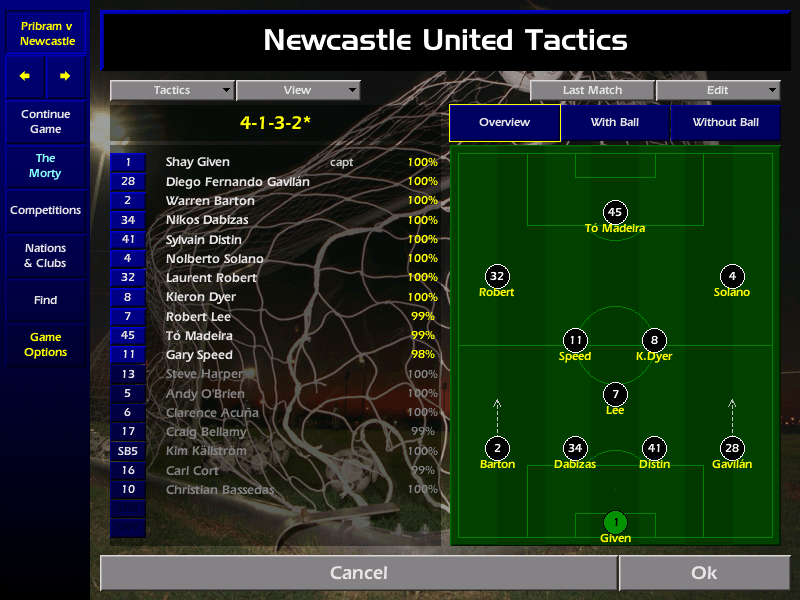
Task: Open the Tactics dropdown
Action: [x=172, y=90]
